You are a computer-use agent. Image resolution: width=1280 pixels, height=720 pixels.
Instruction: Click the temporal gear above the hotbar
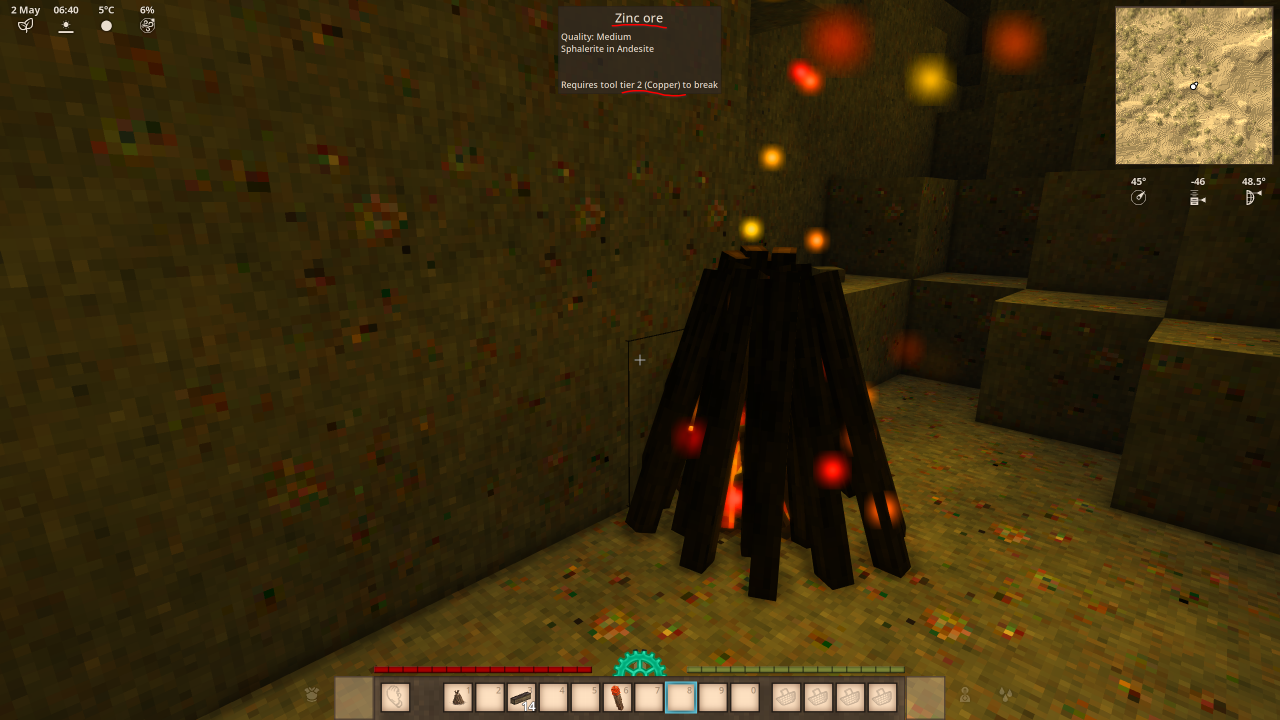tap(639, 663)
